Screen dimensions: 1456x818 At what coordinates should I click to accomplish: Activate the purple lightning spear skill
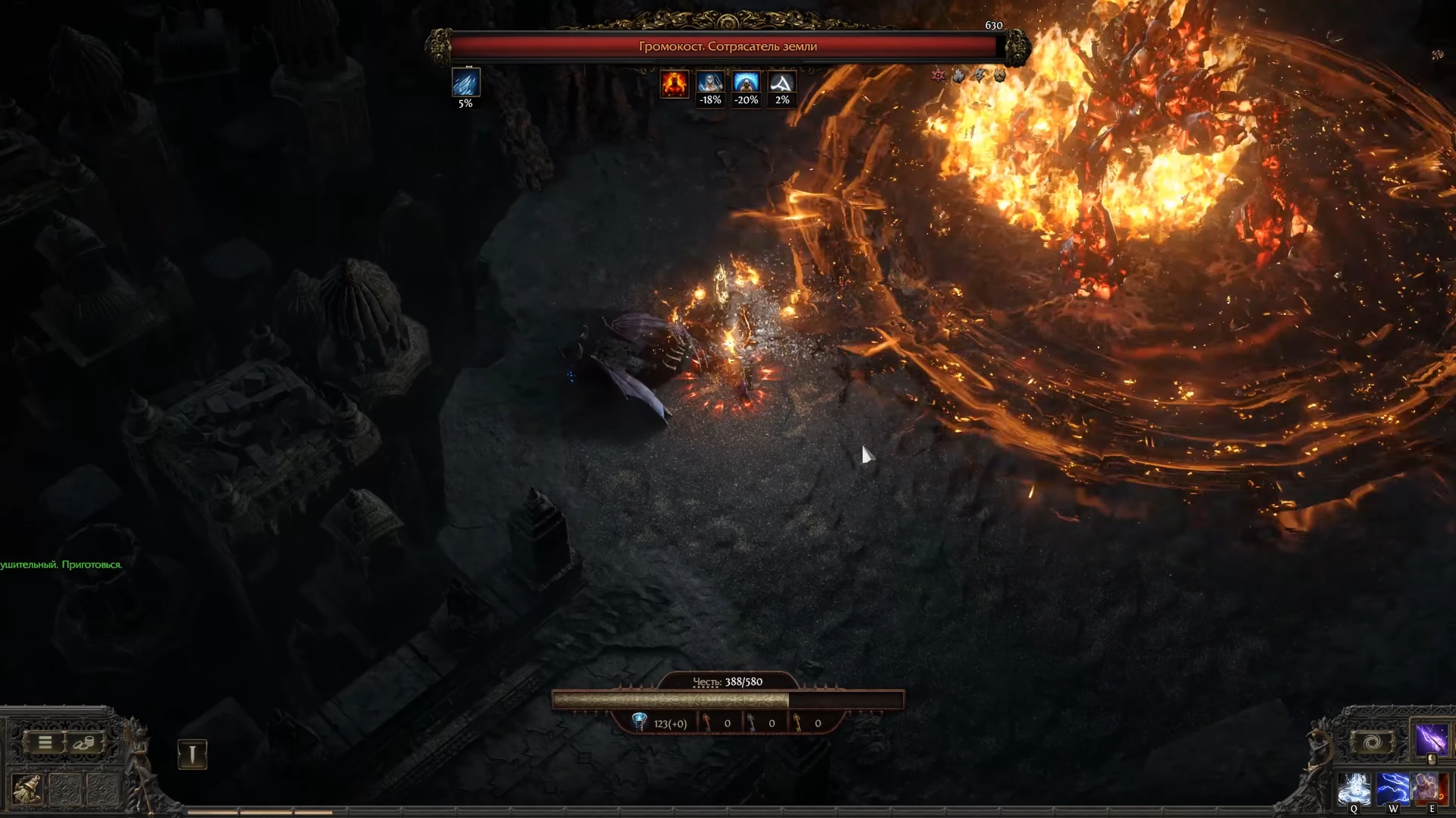[1430, 739]
